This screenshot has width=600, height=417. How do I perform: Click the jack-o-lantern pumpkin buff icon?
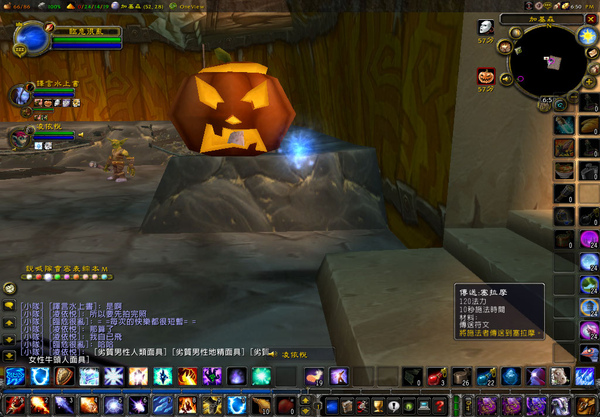[x=486, y=75]
